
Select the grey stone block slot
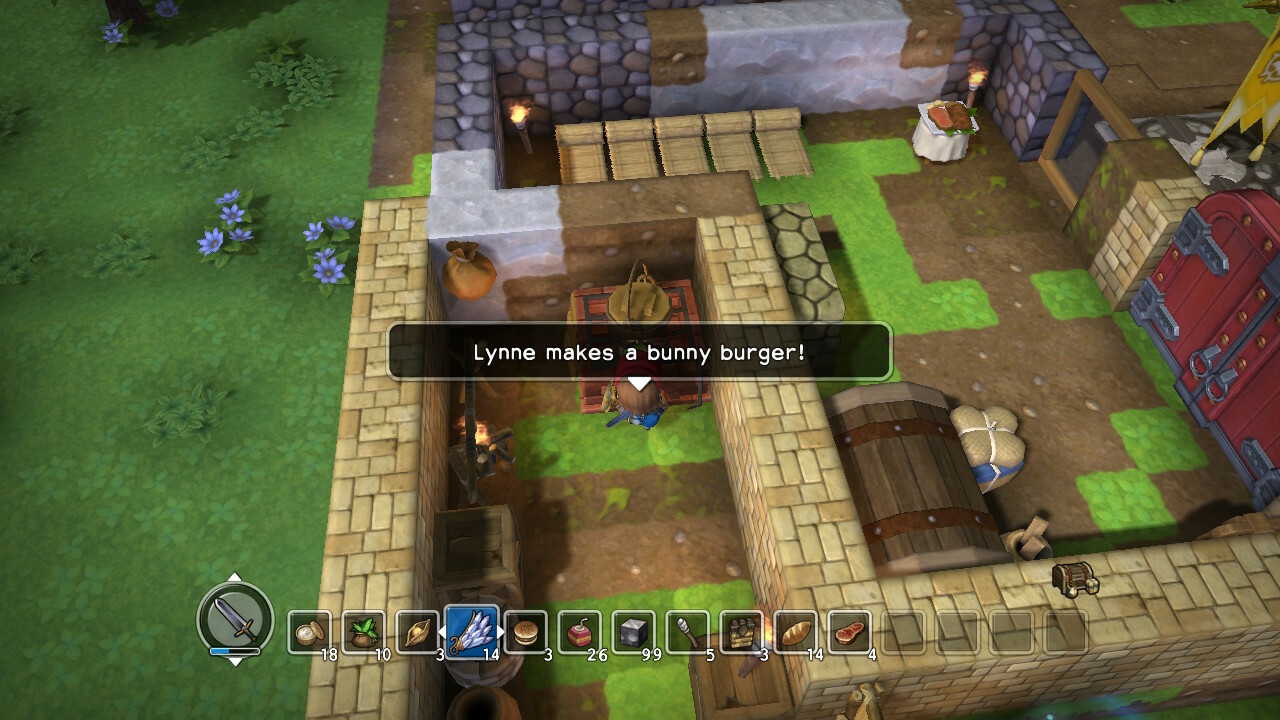[x=633, y=632]
